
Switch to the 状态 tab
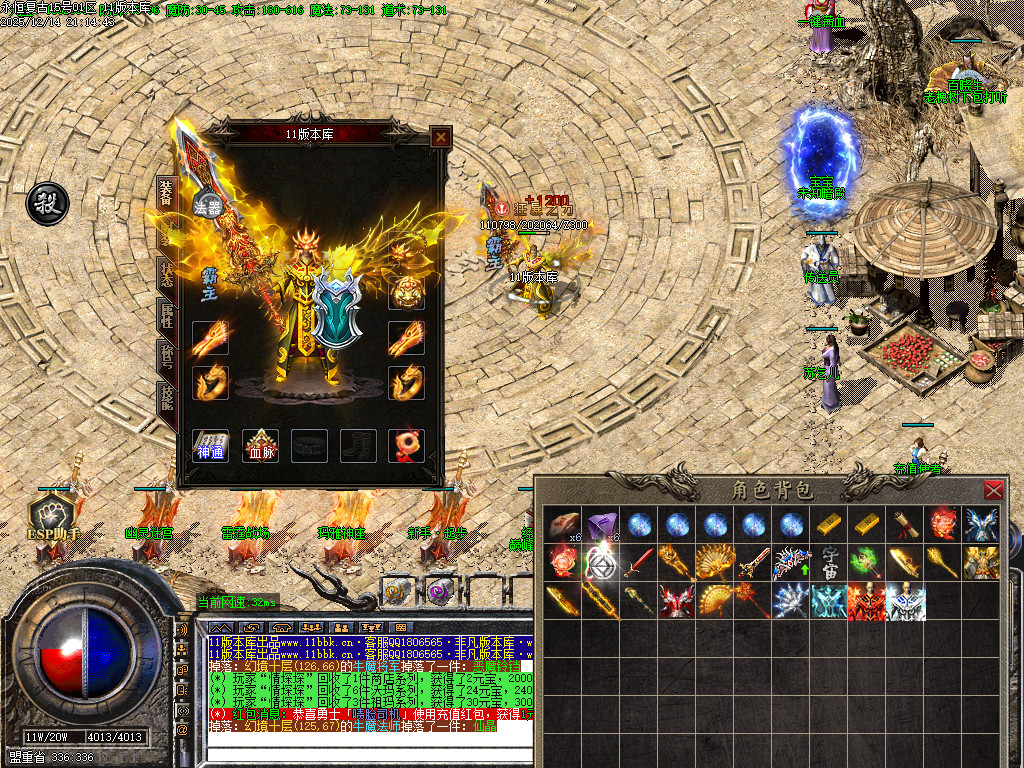[167, 274]
